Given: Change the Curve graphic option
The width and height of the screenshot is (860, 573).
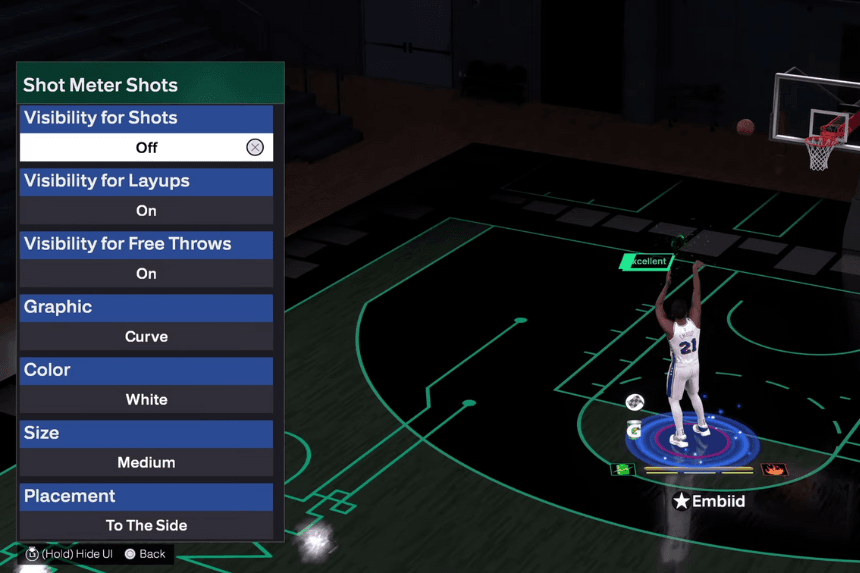Looking at the screenshot, I should (146, 337).
